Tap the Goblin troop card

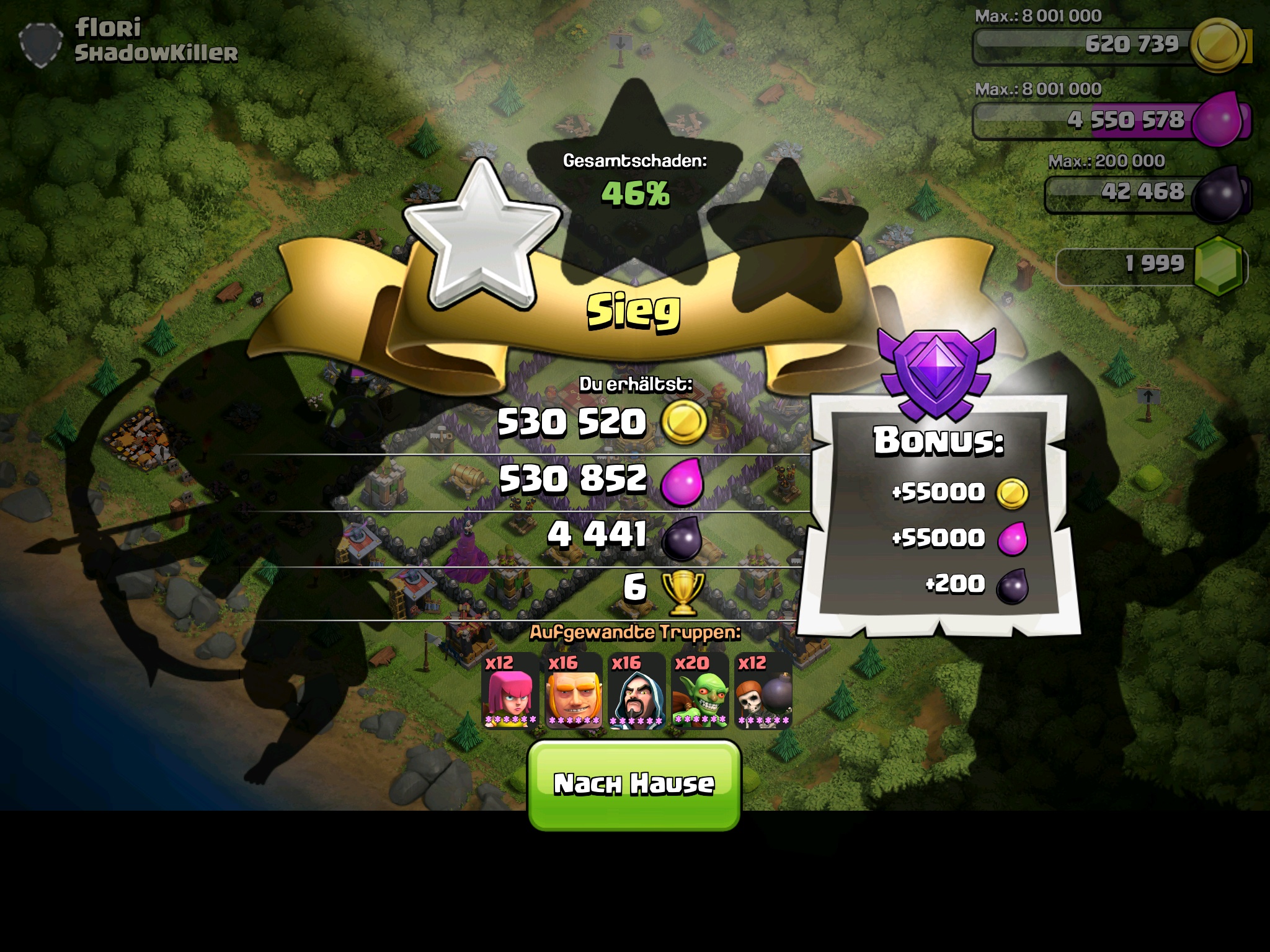tap(700, 690)
